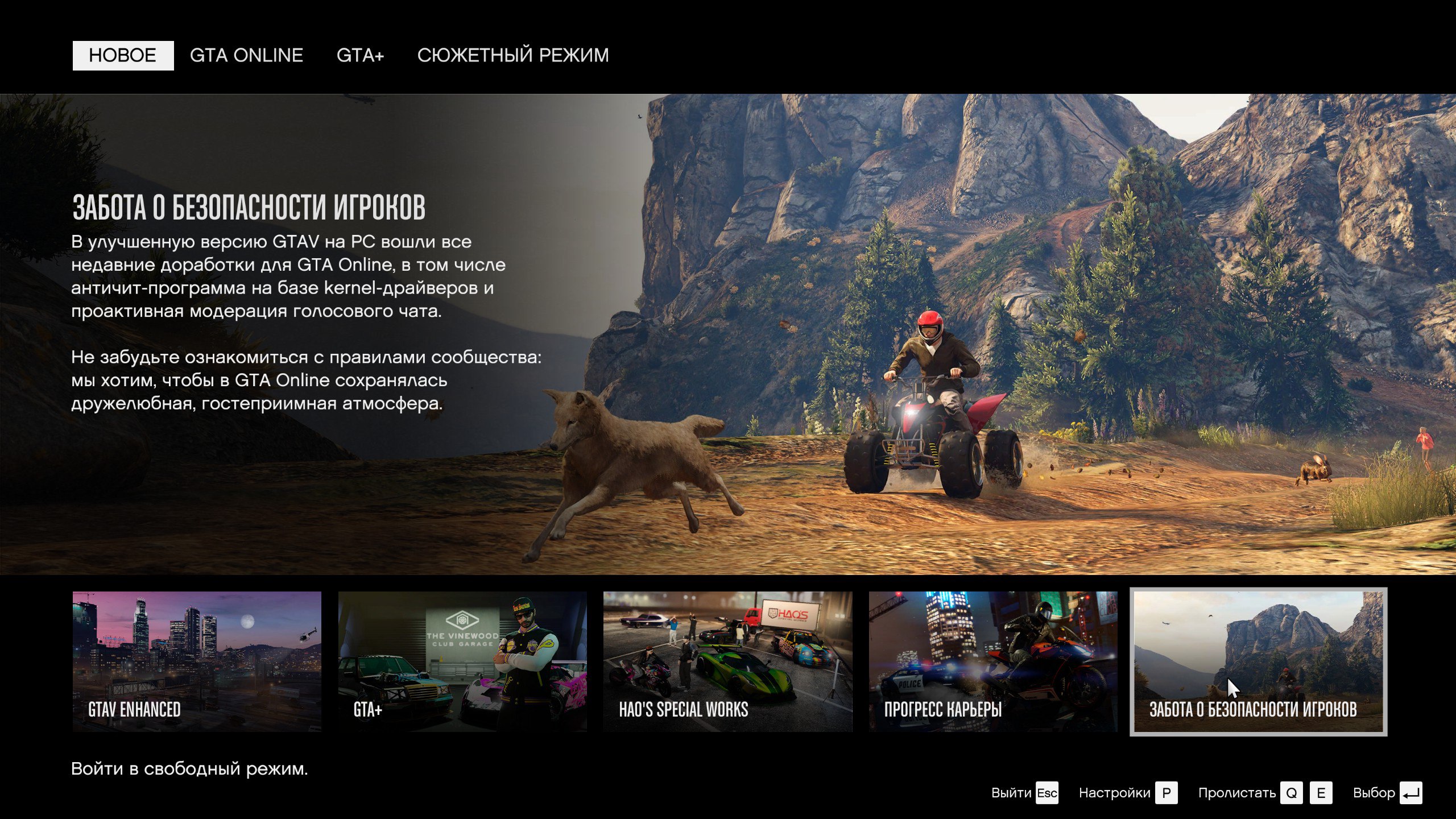Open Настройки settings

(x=1127, y=793)
